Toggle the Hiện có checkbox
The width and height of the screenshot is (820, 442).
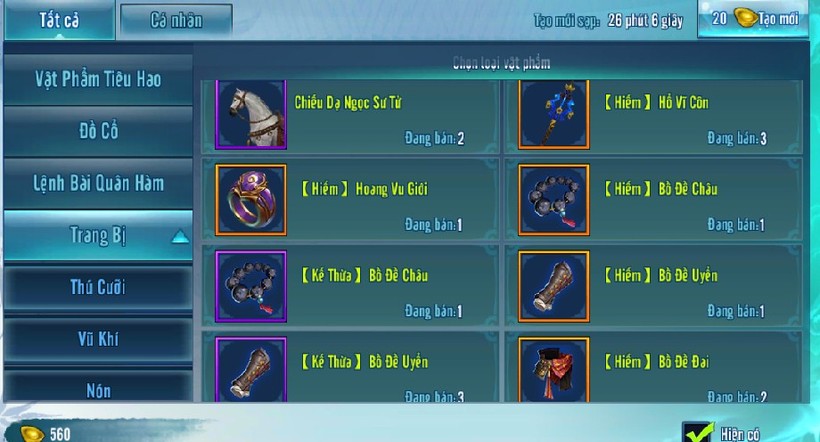(697, 432)
